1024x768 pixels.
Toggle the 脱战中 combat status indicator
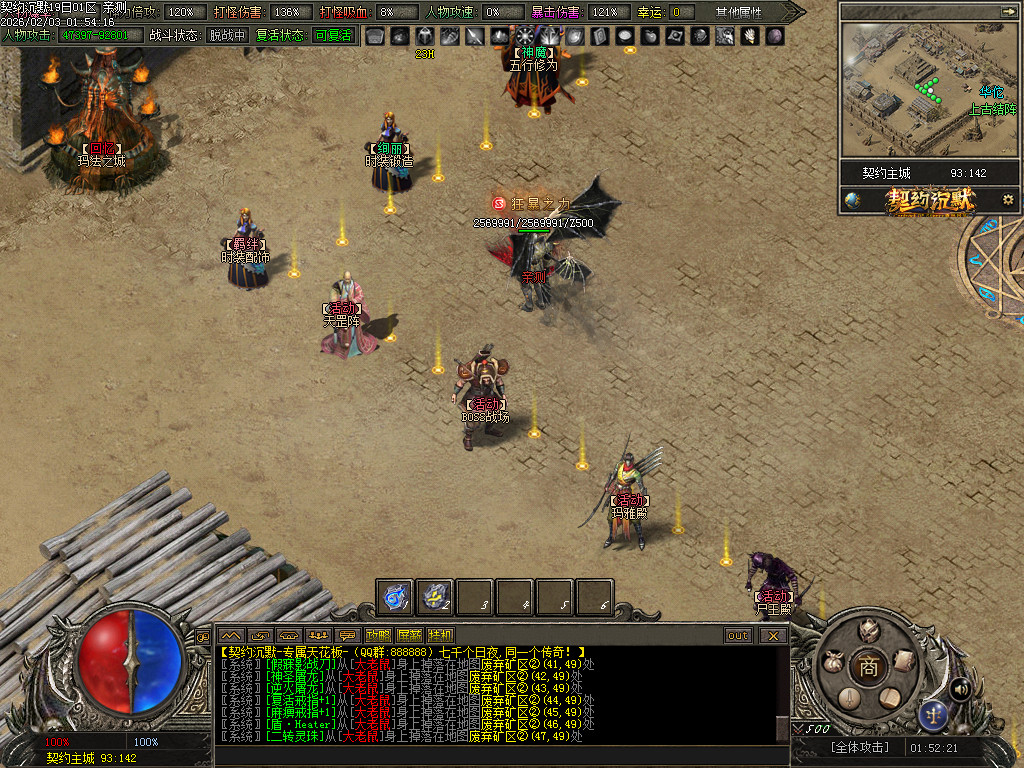pos(227,35)
